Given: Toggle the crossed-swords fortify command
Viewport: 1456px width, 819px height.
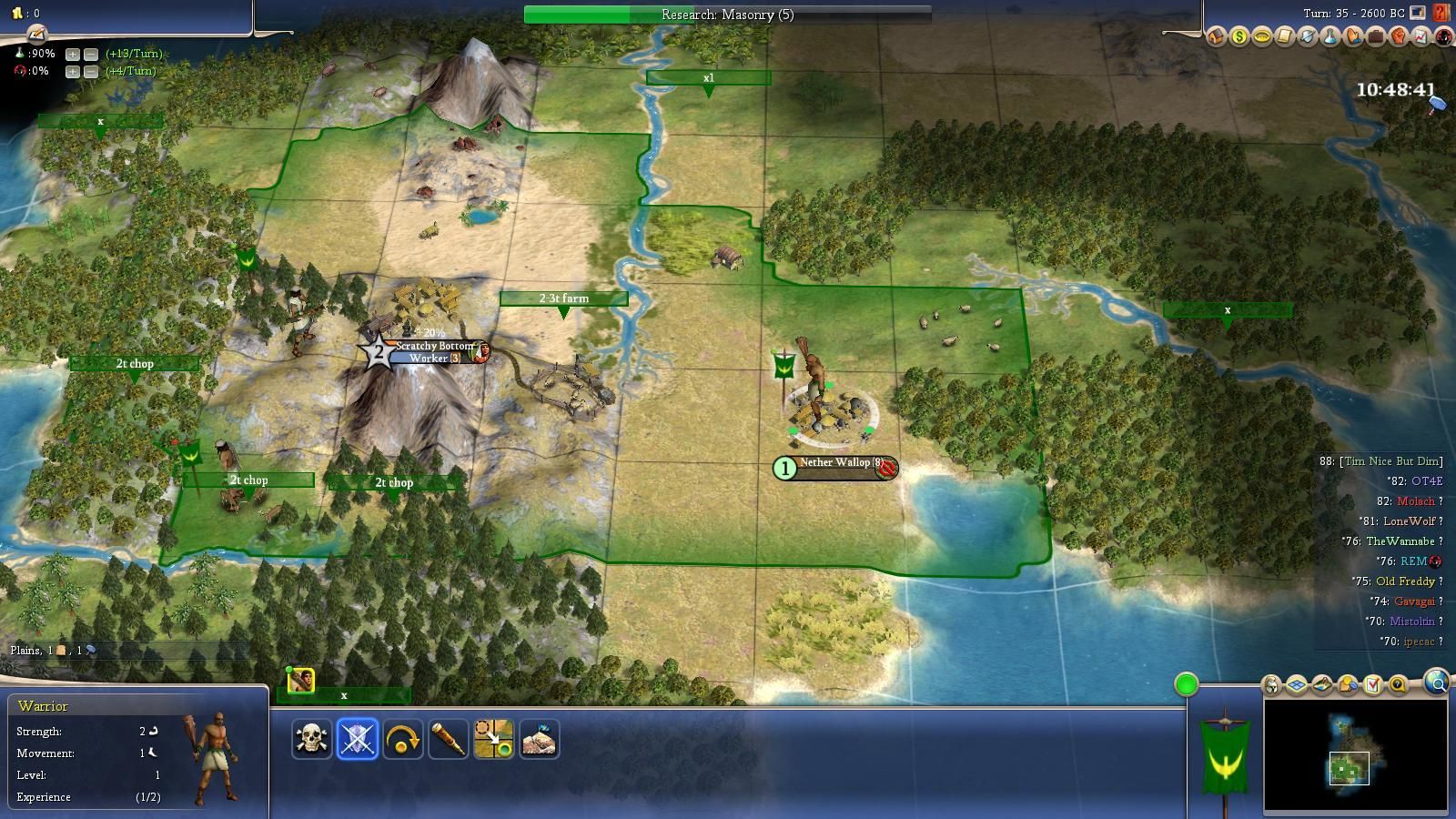Looking at the screenshot, I should click(358, 739).
